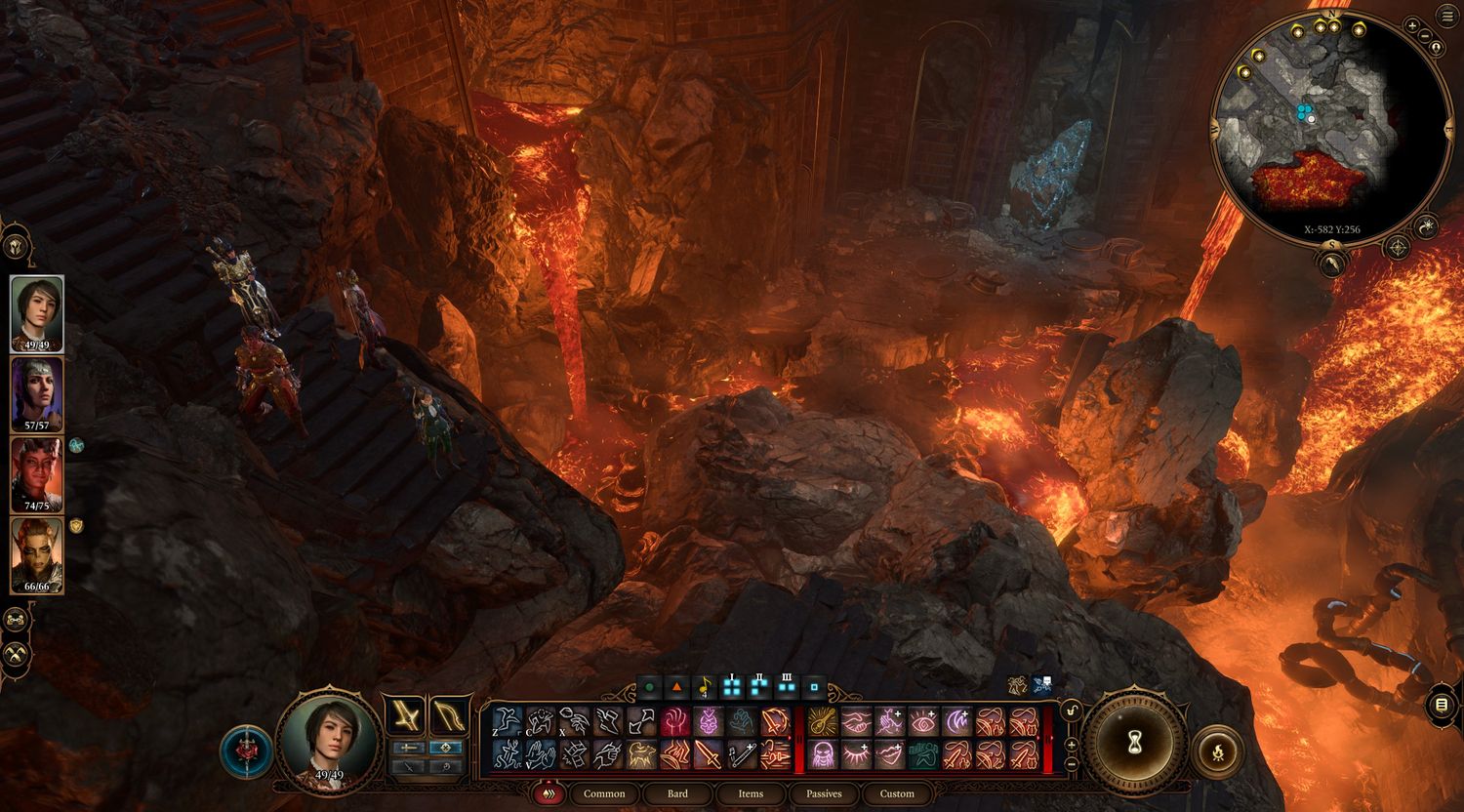Viewport: 1464px width, 812px height.
Task: Zoom in the minimap with plus button
Action: point(1412,24)
